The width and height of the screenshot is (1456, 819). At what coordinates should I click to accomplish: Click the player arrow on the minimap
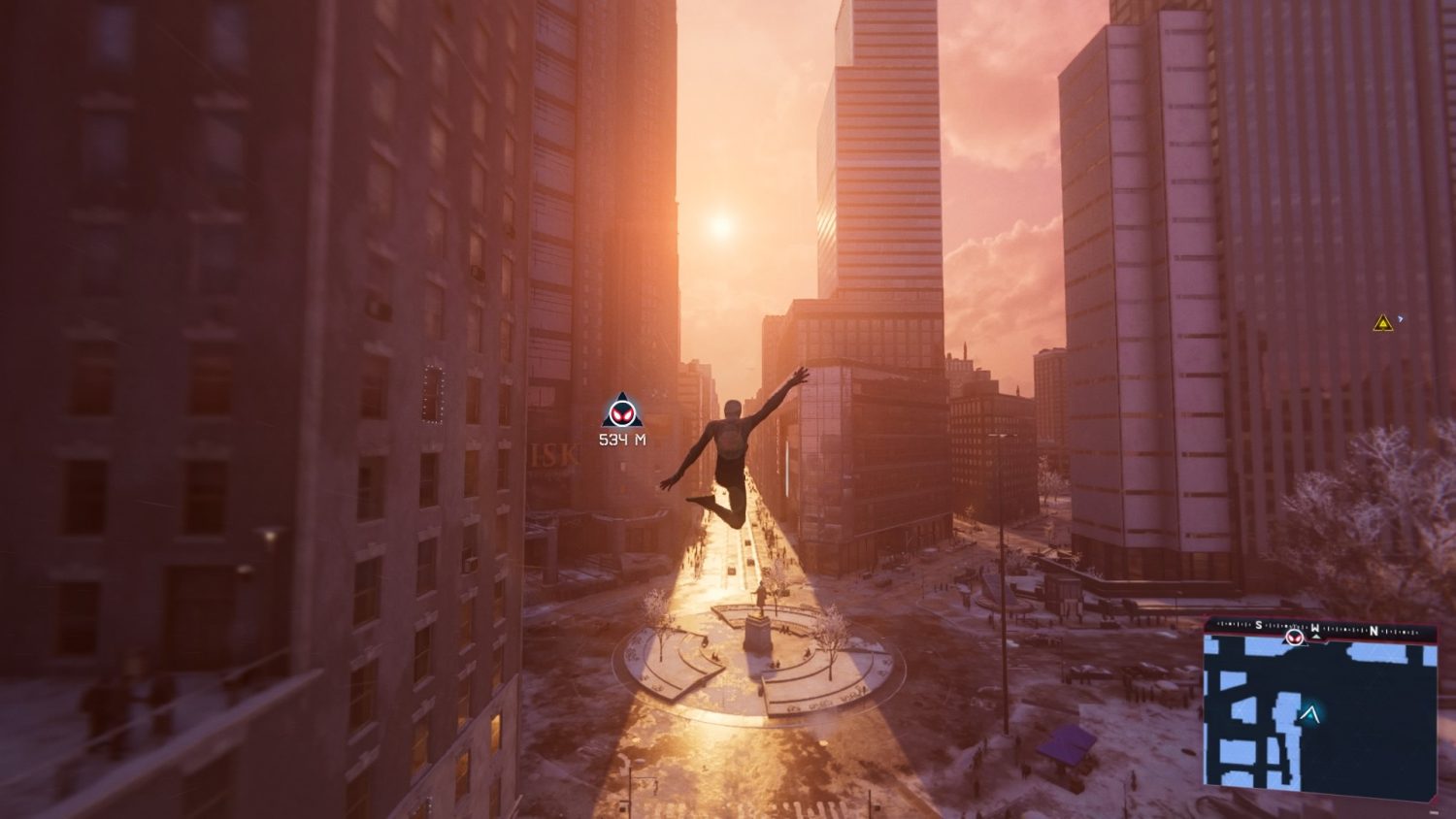[x=1311, y=716]
